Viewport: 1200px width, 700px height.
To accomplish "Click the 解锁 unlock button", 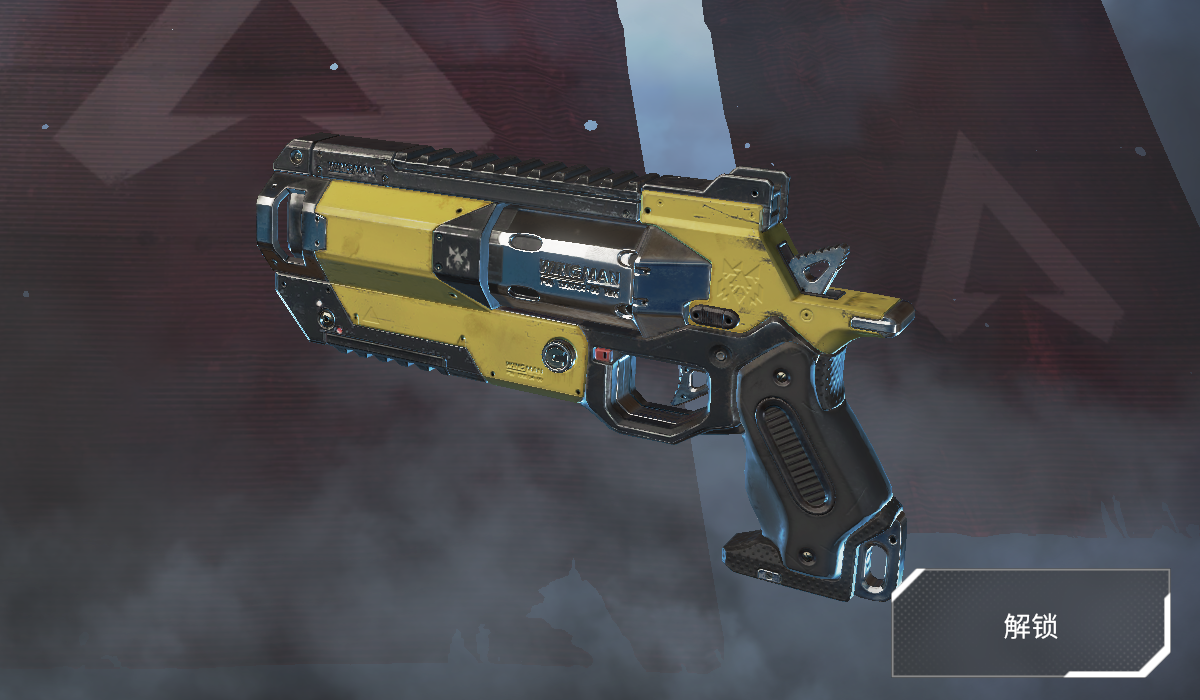I will (1031, 626).
